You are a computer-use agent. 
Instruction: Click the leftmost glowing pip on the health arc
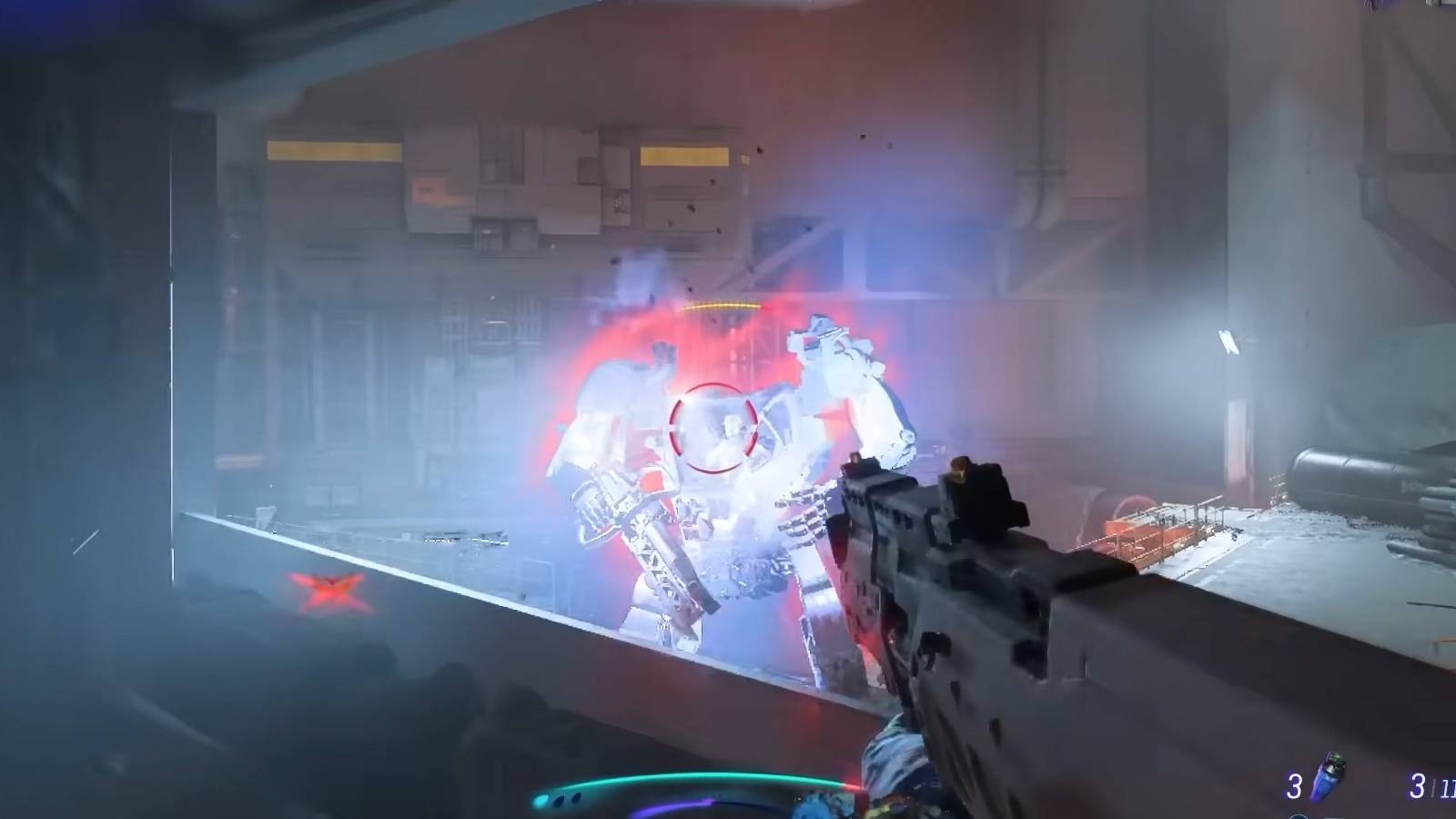541,798
